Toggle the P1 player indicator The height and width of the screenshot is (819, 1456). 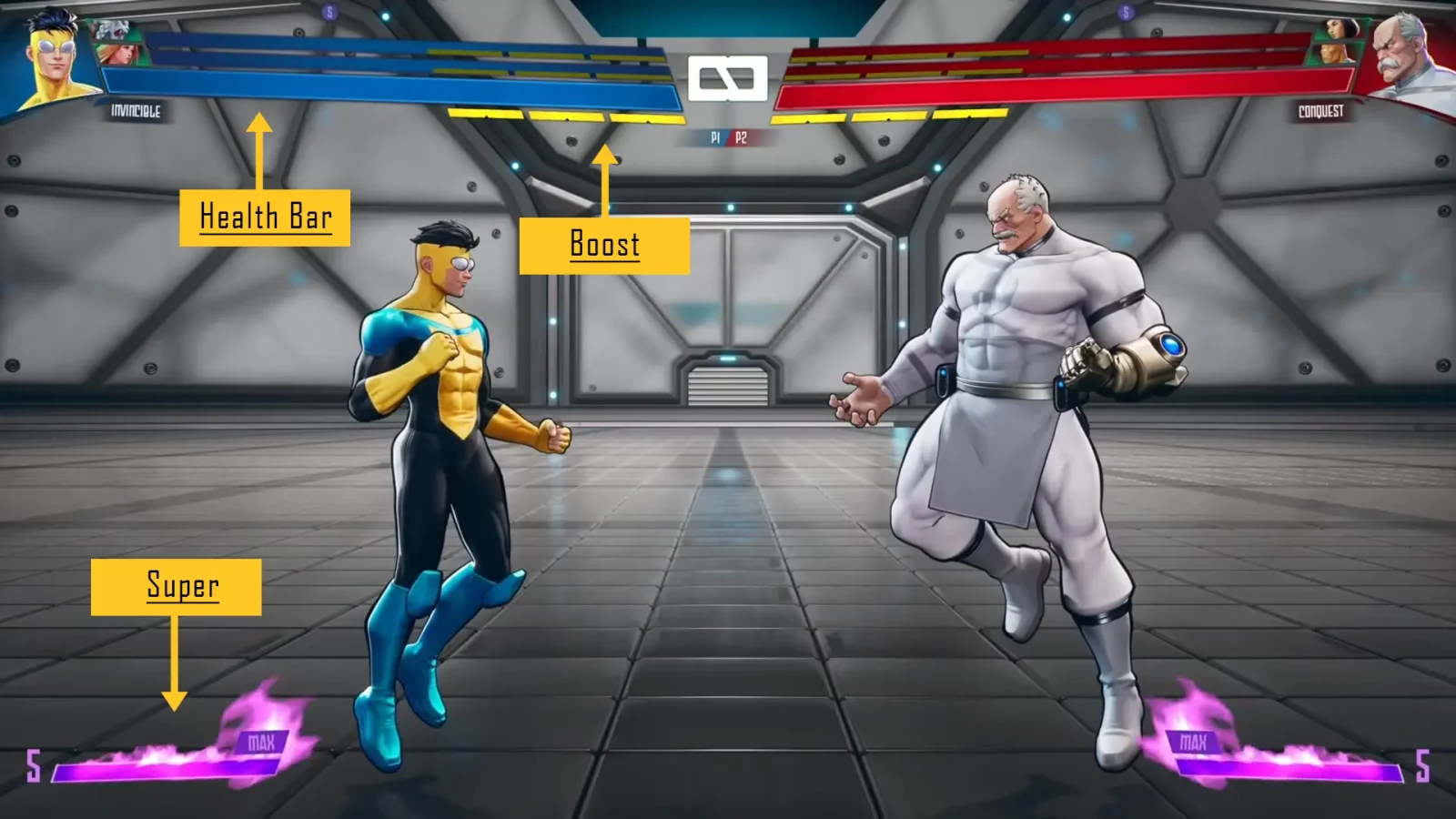[x=716, y=136]
